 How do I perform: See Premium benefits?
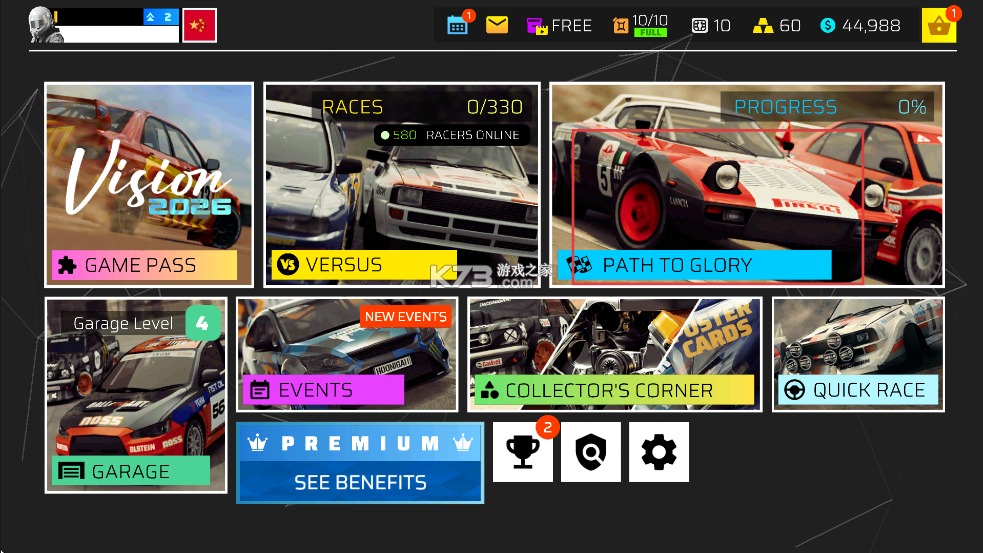click(360, 462)
